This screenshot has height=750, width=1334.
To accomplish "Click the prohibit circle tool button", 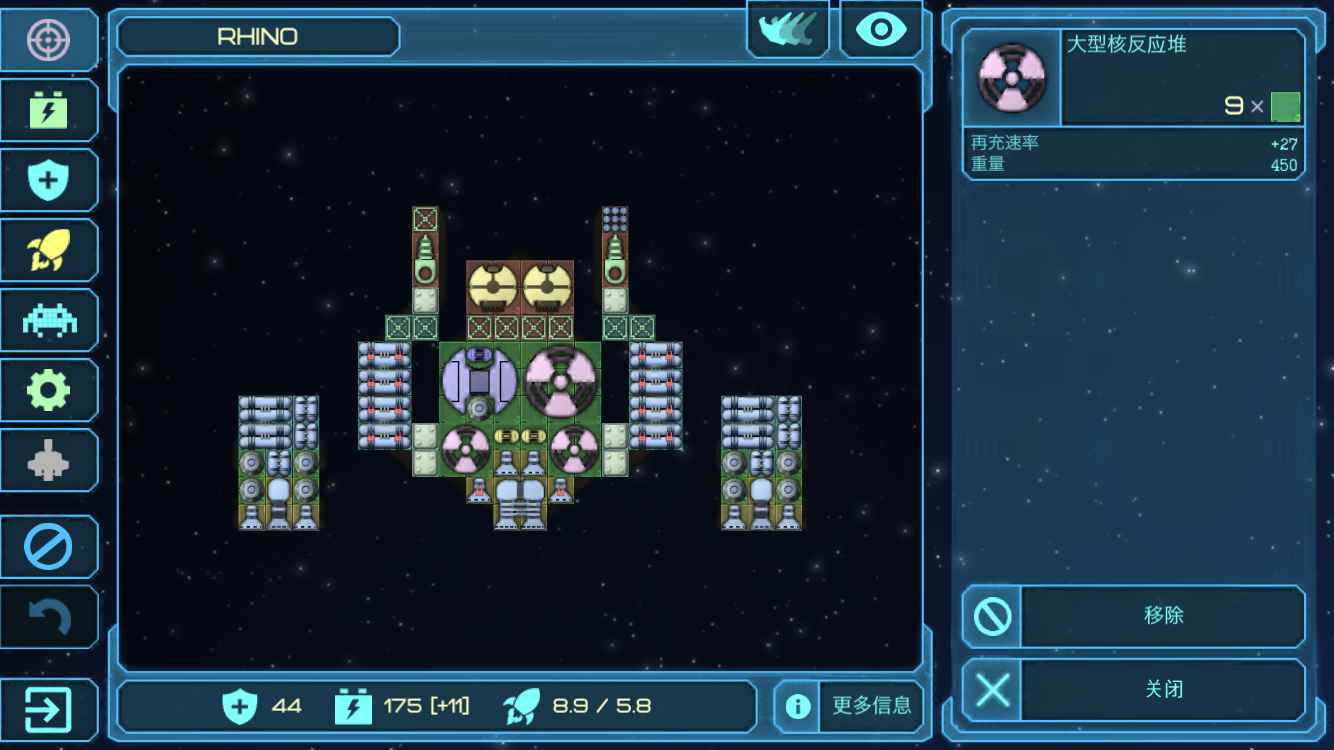I will (48, 547).
